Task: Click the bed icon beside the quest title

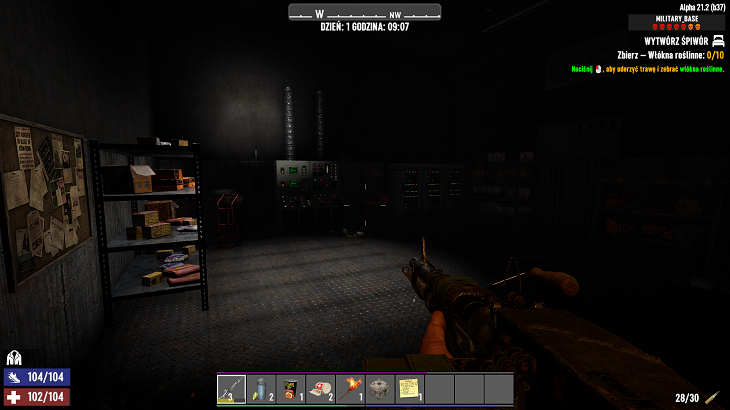Action: click(x=717, y=41)
